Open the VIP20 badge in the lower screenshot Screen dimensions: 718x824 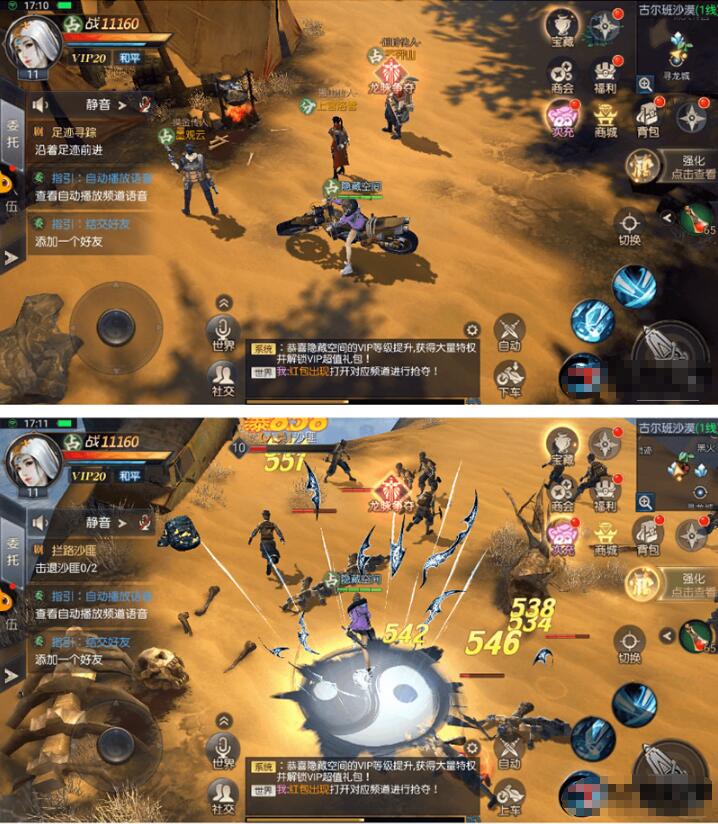87,476
